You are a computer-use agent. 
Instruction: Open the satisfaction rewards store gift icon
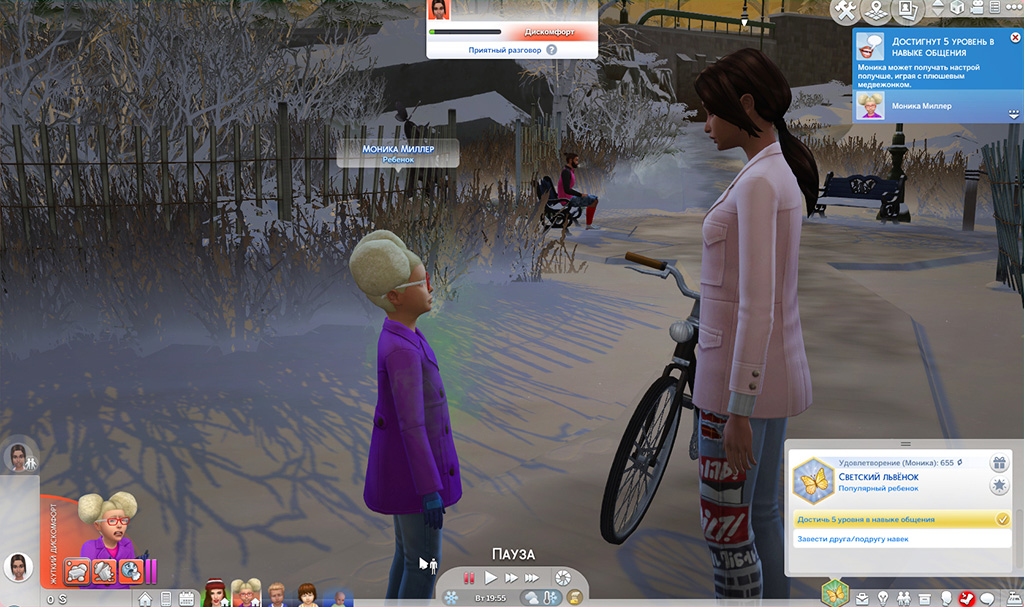(998, 463)
